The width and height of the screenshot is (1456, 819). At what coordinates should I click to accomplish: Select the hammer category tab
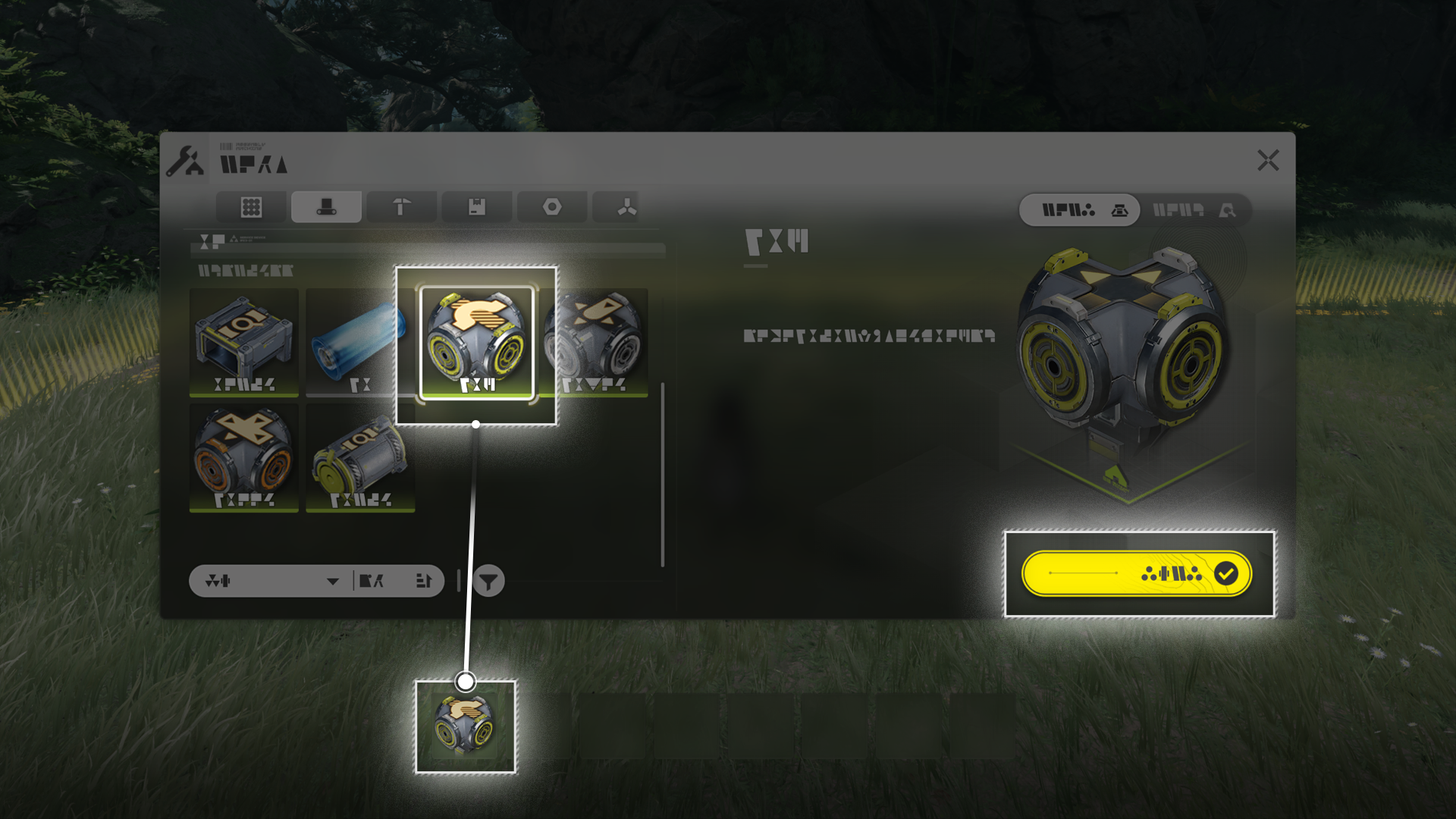[x=401, y=207]
